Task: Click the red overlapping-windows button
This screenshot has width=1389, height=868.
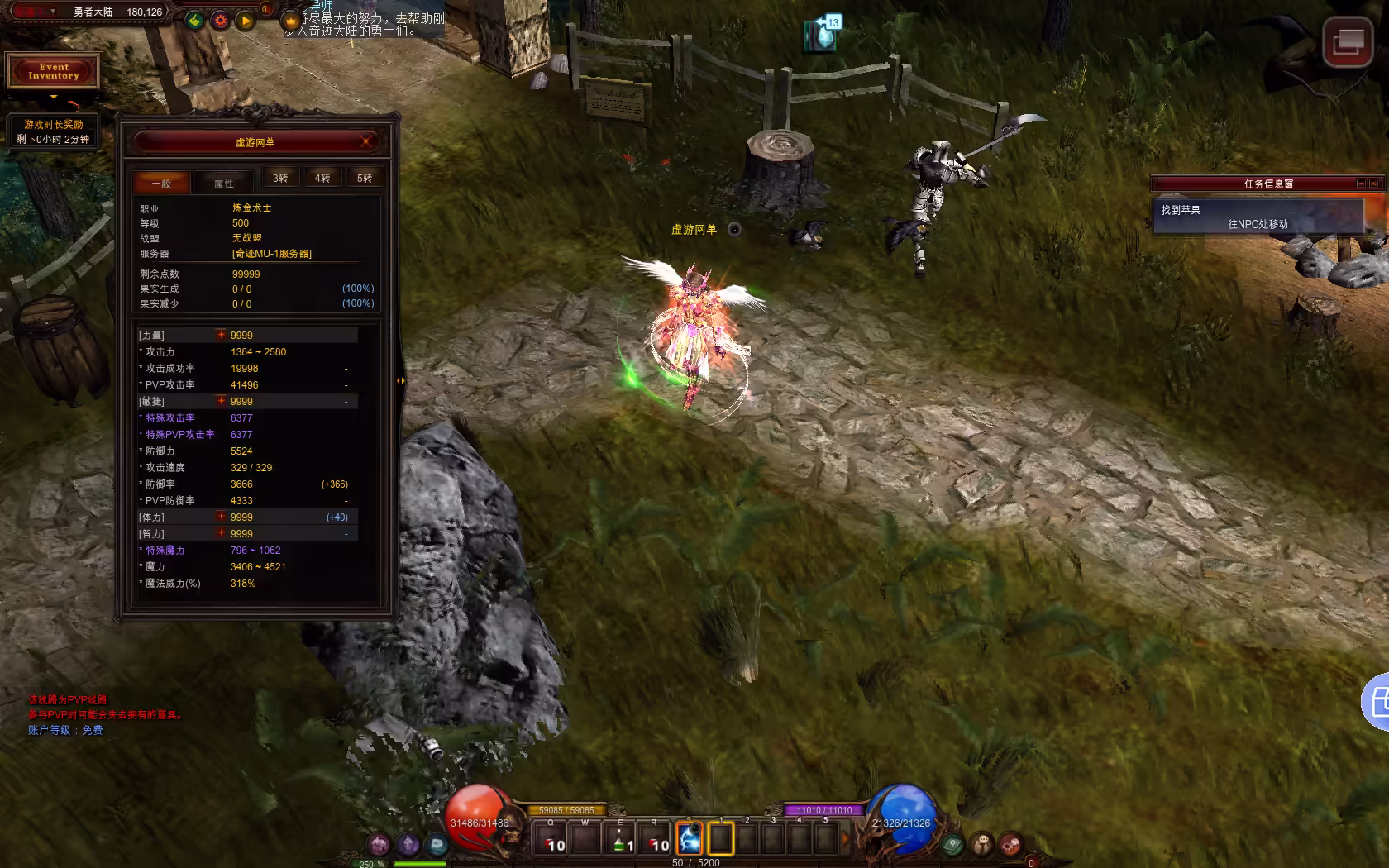Action: 1347,41
